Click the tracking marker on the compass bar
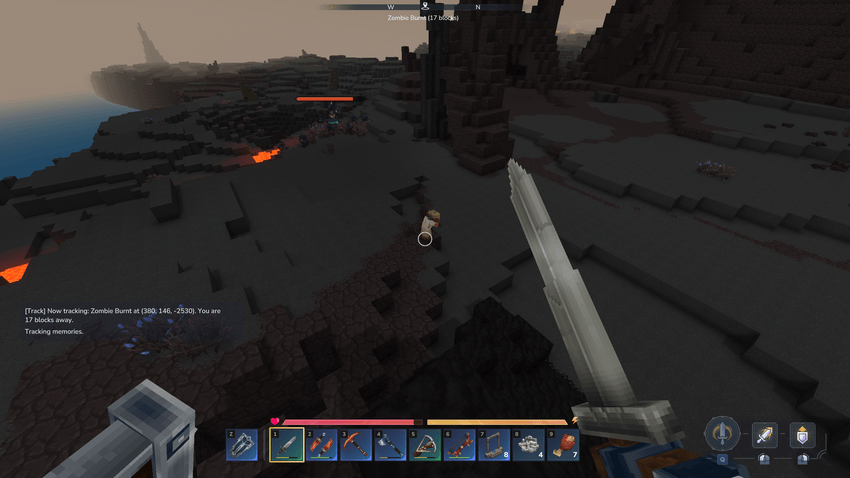The image size is (850, 478). pyautogui.click(x=425, y=7)
